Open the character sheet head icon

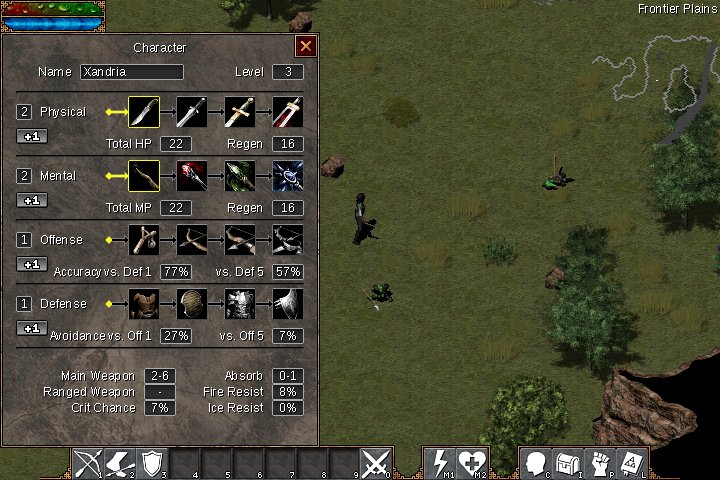pyautogui.click(x=536, y=463)
